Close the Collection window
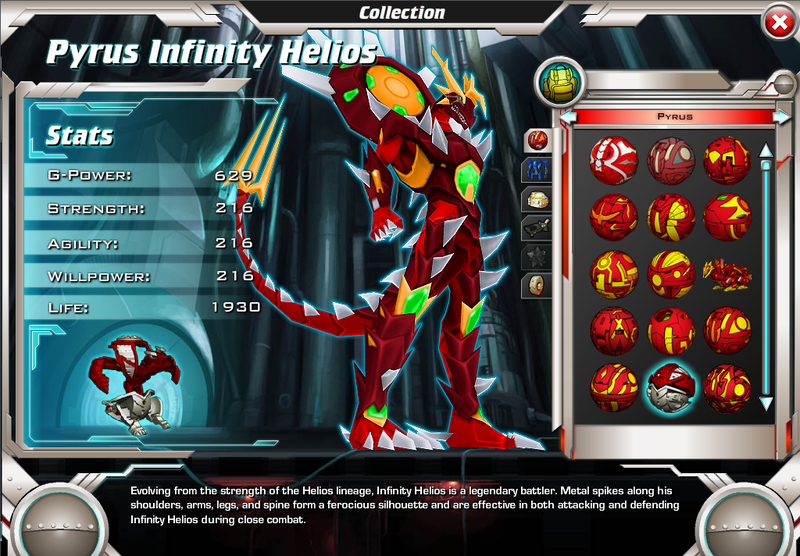This screenshot has width=800, height=556. click(776, 22)
